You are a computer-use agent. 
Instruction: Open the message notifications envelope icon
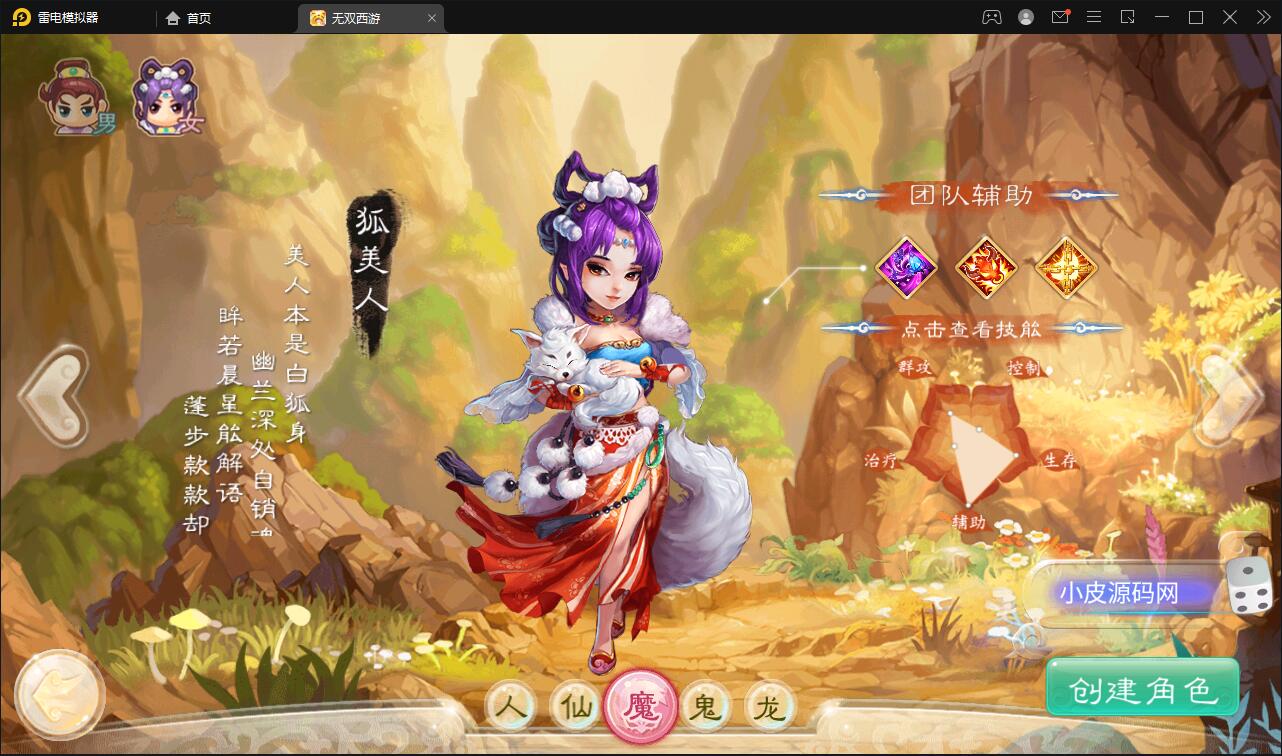tap(1060, 17)
